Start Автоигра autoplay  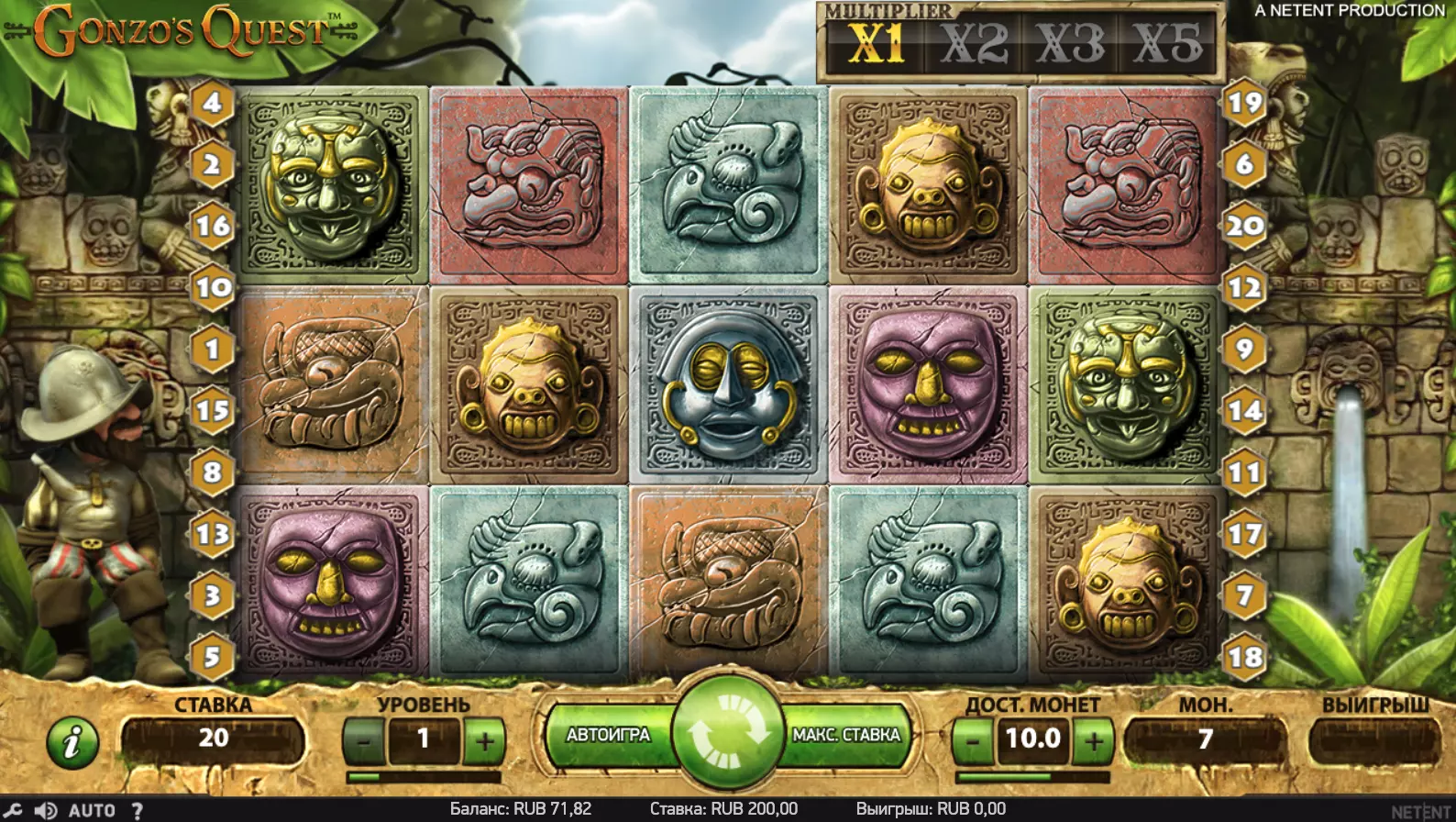[x=608, y=735]
